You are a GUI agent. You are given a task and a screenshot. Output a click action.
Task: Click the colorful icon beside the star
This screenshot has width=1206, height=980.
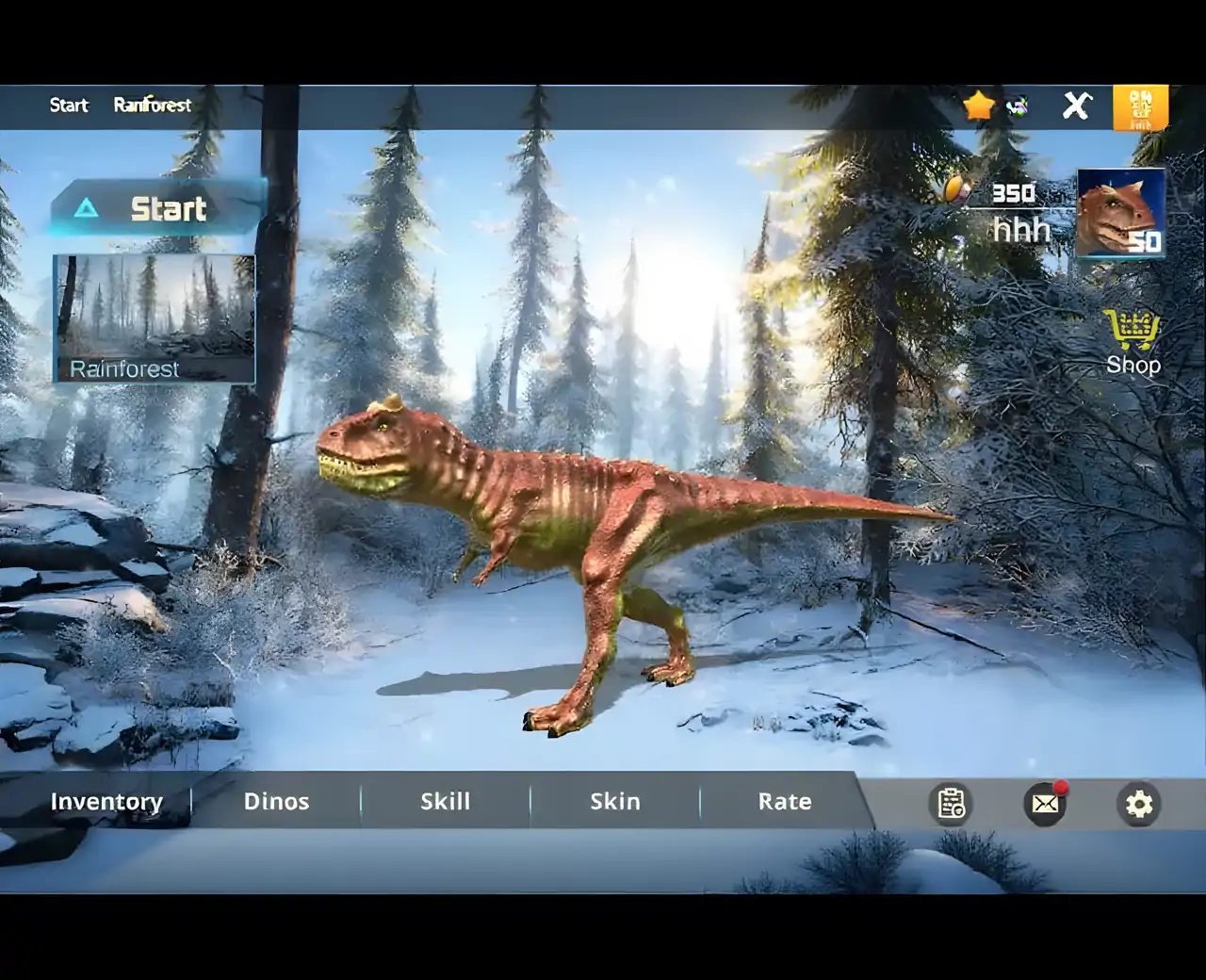click(1017, 106)
